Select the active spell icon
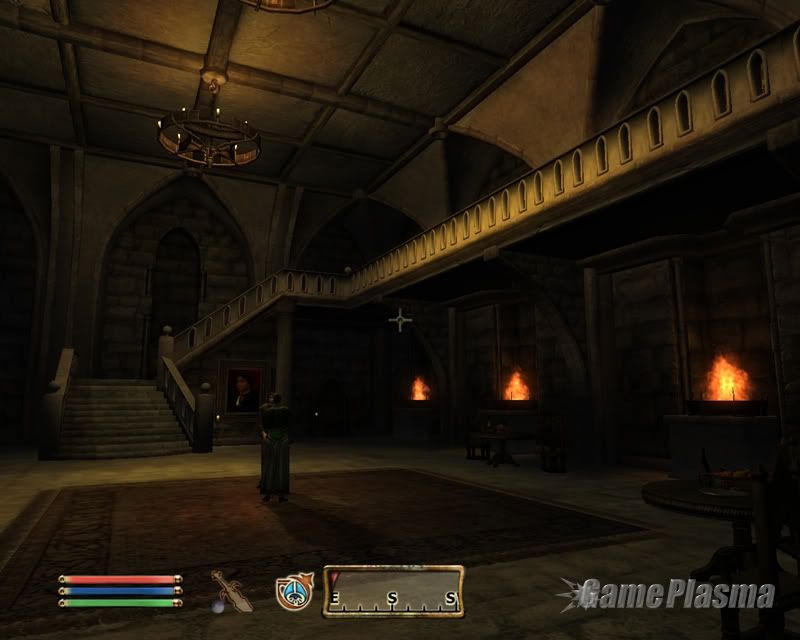 pyautogui.click(x=295, y=591)
